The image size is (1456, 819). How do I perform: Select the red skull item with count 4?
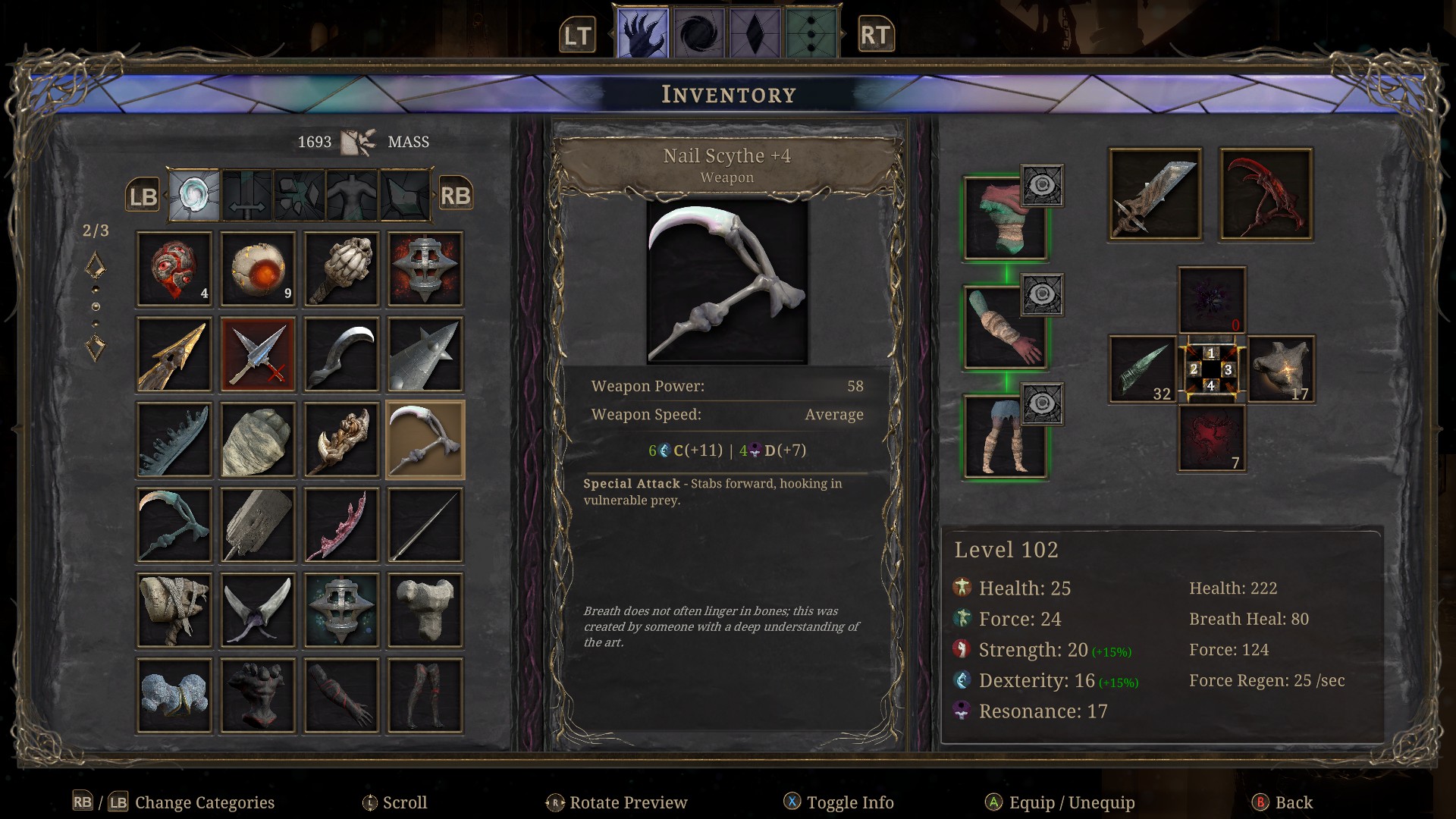tap(174, 269)
